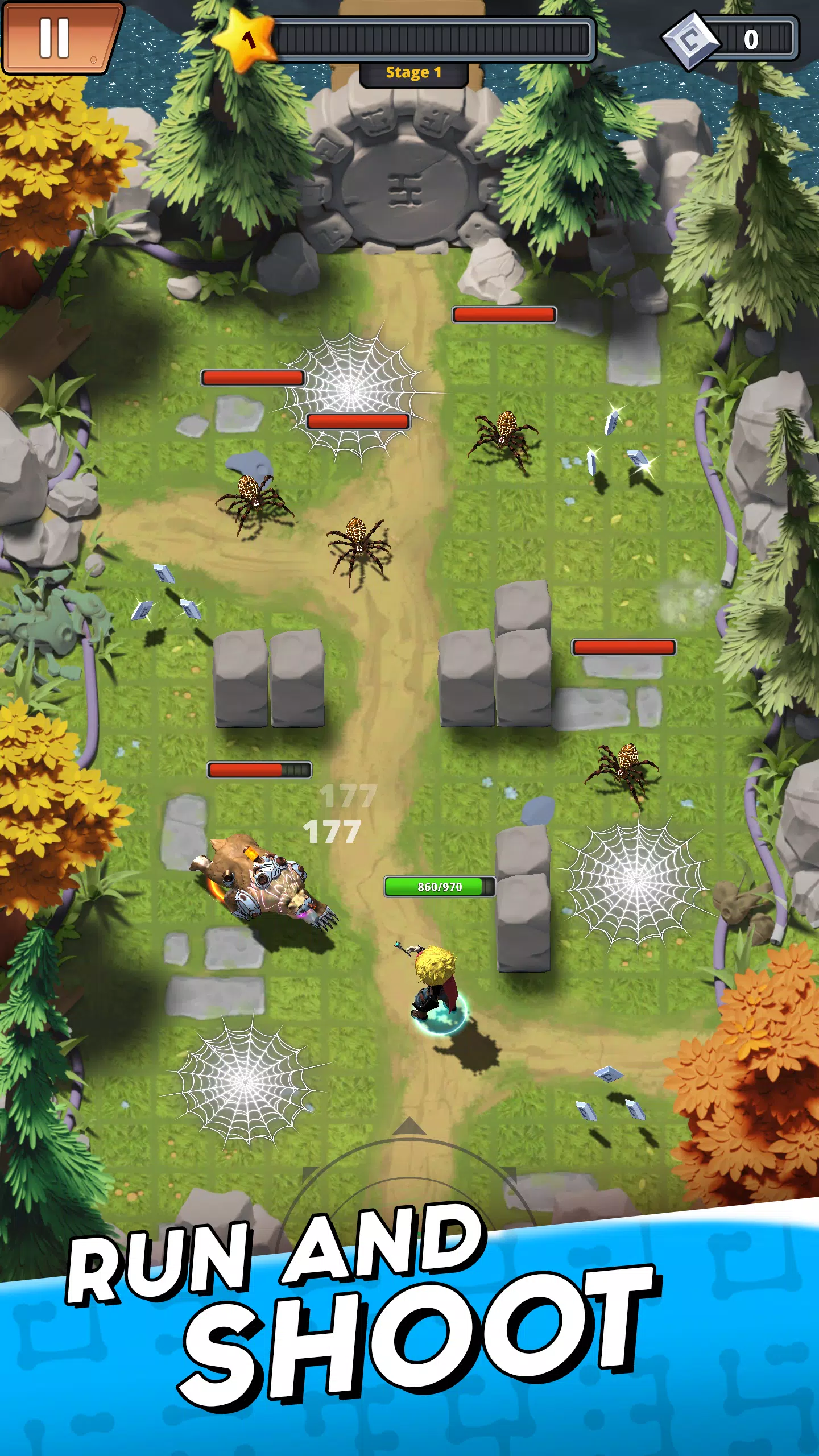The image size is (819, 1456).
Task: Tap the currency counter showing 0
Action: click(751, 39)
